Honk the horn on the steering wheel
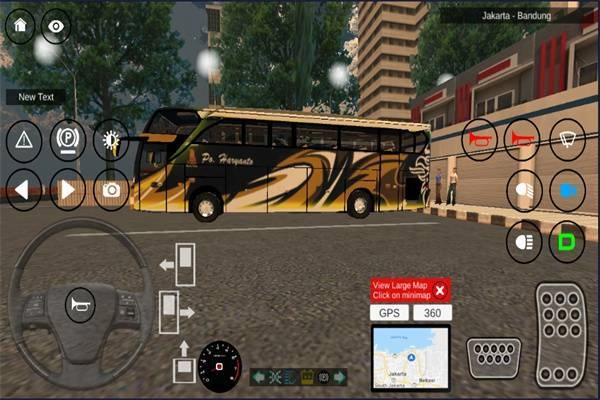This screenshot has height=400, width=600. coord(77,304)
